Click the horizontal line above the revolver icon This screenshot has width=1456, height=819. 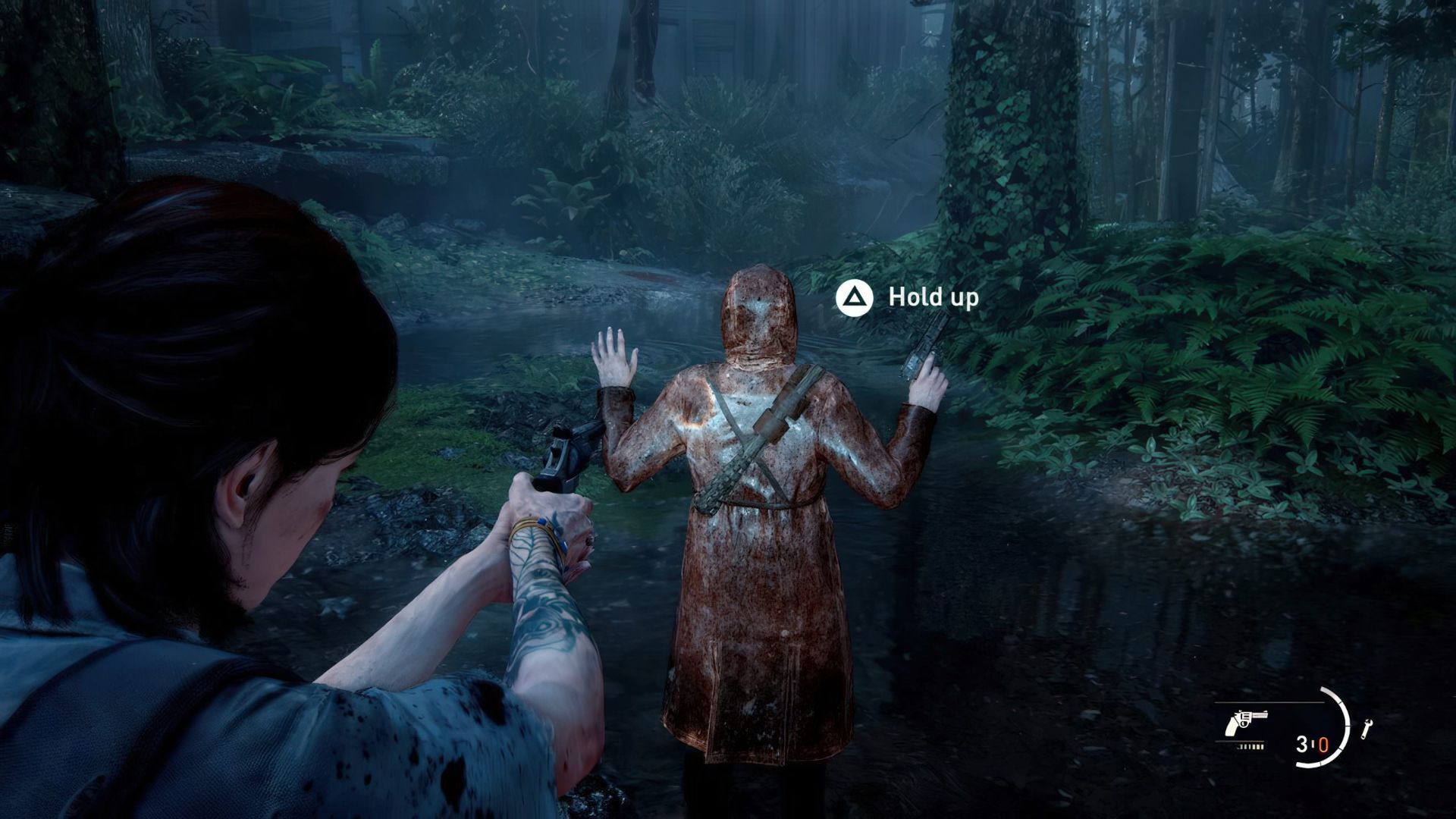tap(1268, 702)
